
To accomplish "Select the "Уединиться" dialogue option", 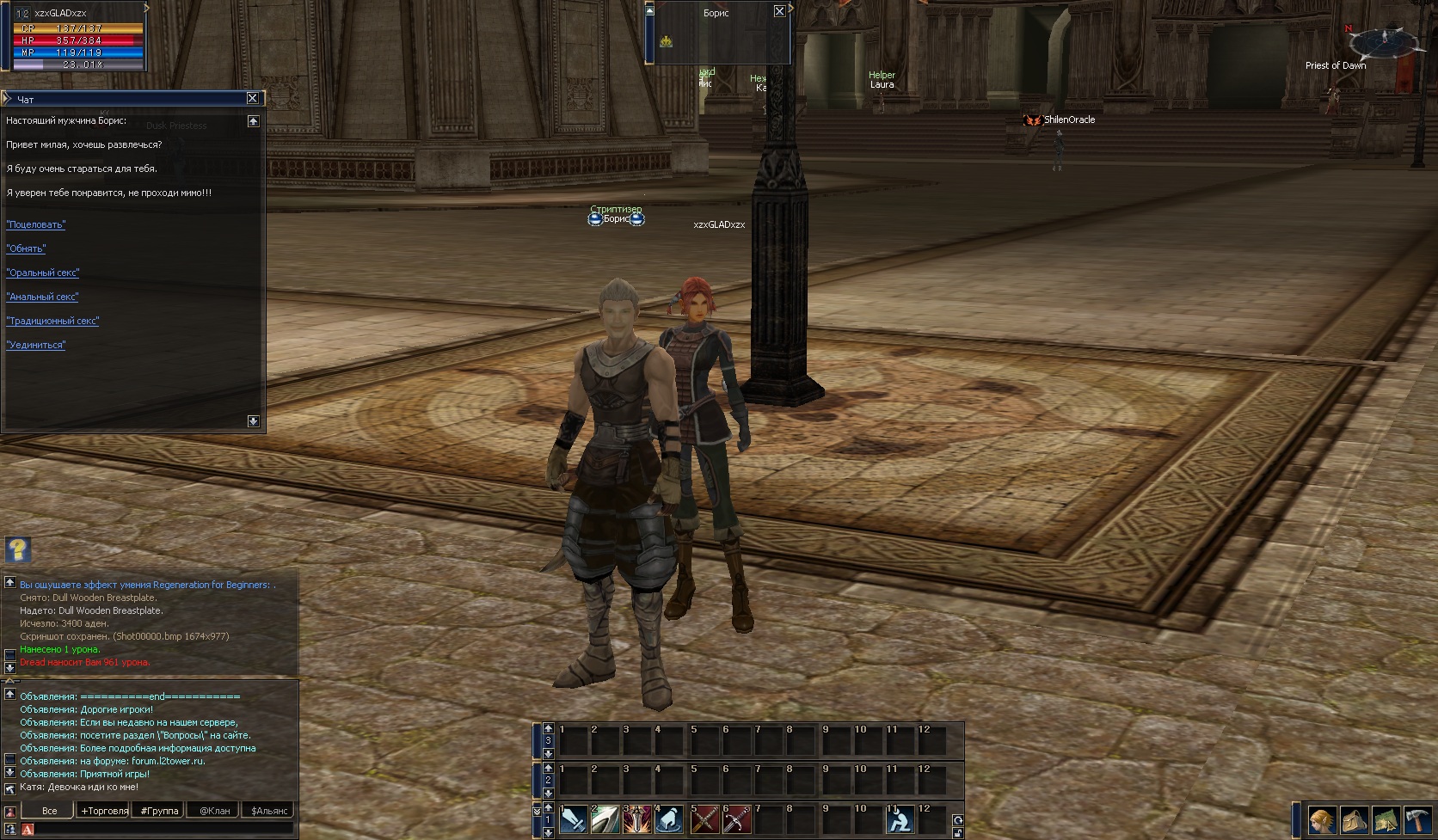I will pyautogui.click(x=36, y=345).
